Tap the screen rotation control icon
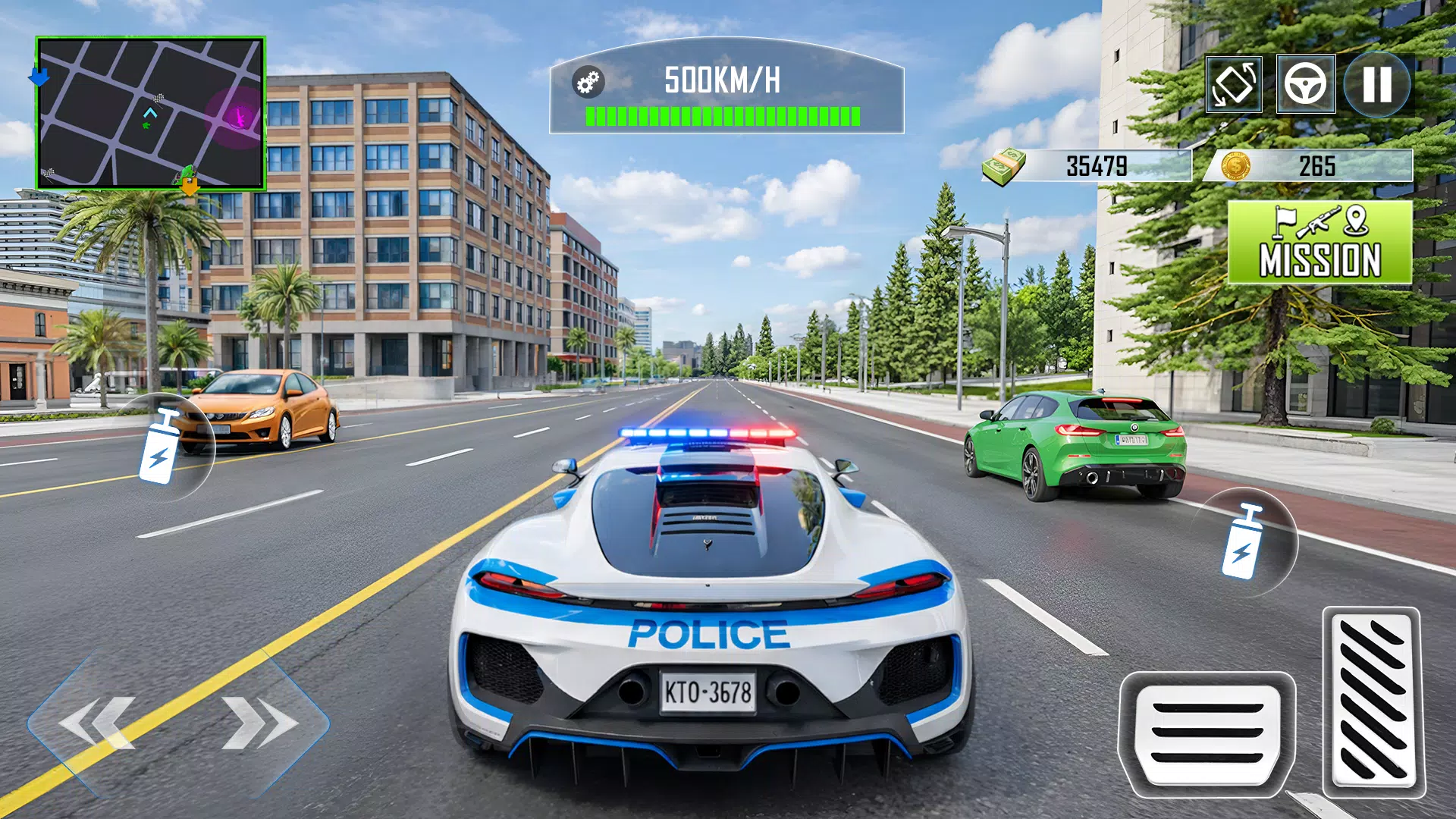 tap(1233, 83)
